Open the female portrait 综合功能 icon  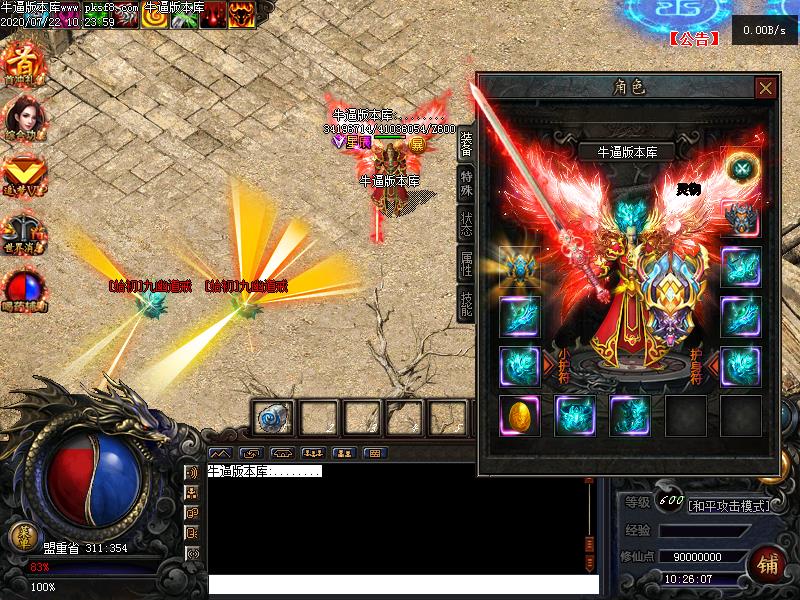coord(23,115)
